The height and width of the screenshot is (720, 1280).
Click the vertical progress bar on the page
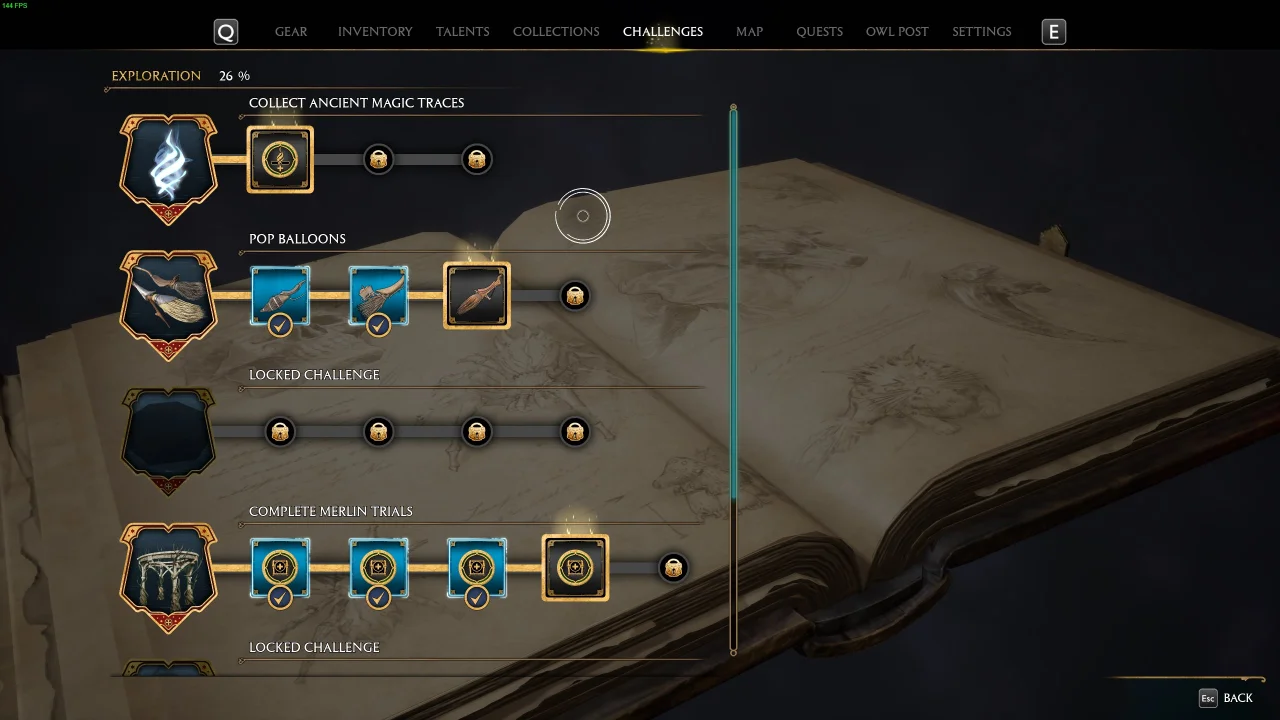click(x=733, y=380)
